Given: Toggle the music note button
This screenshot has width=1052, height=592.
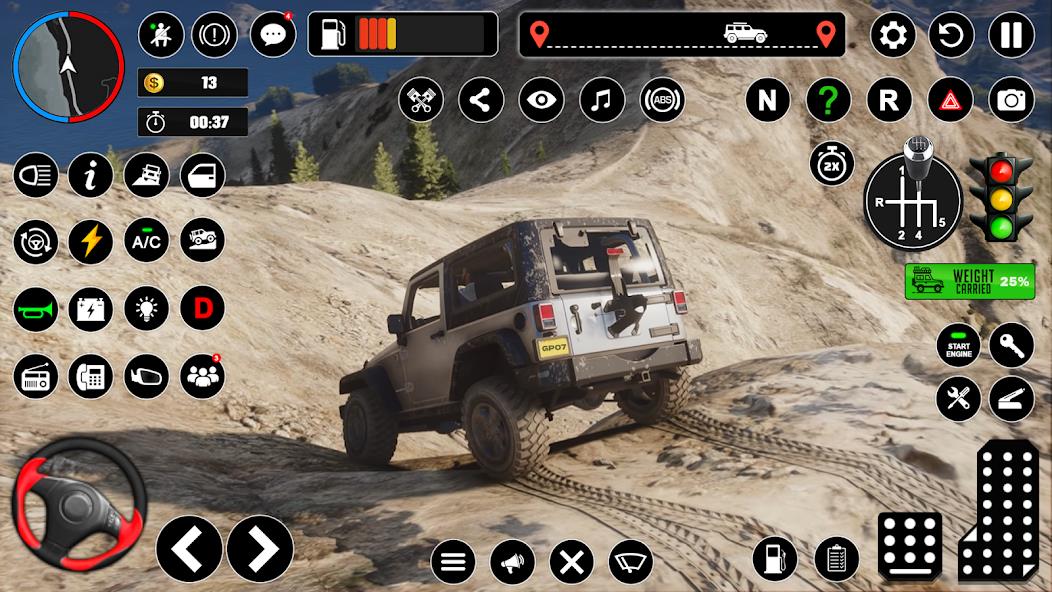Looking at the screenshot, I should pos(601,100).
